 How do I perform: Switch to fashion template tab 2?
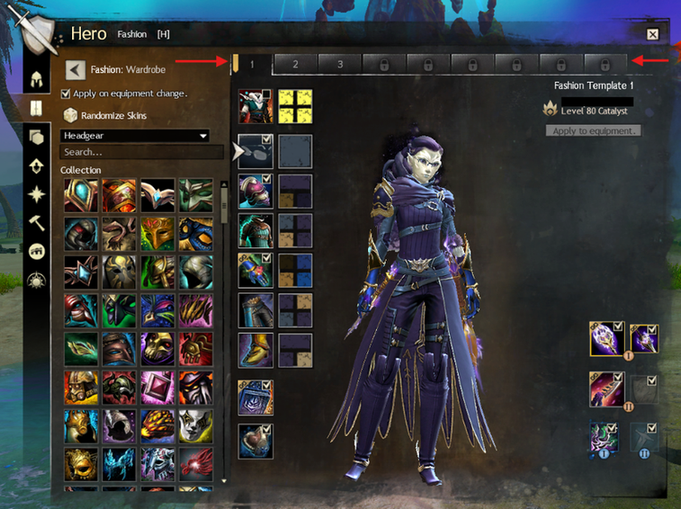(295, 64)
